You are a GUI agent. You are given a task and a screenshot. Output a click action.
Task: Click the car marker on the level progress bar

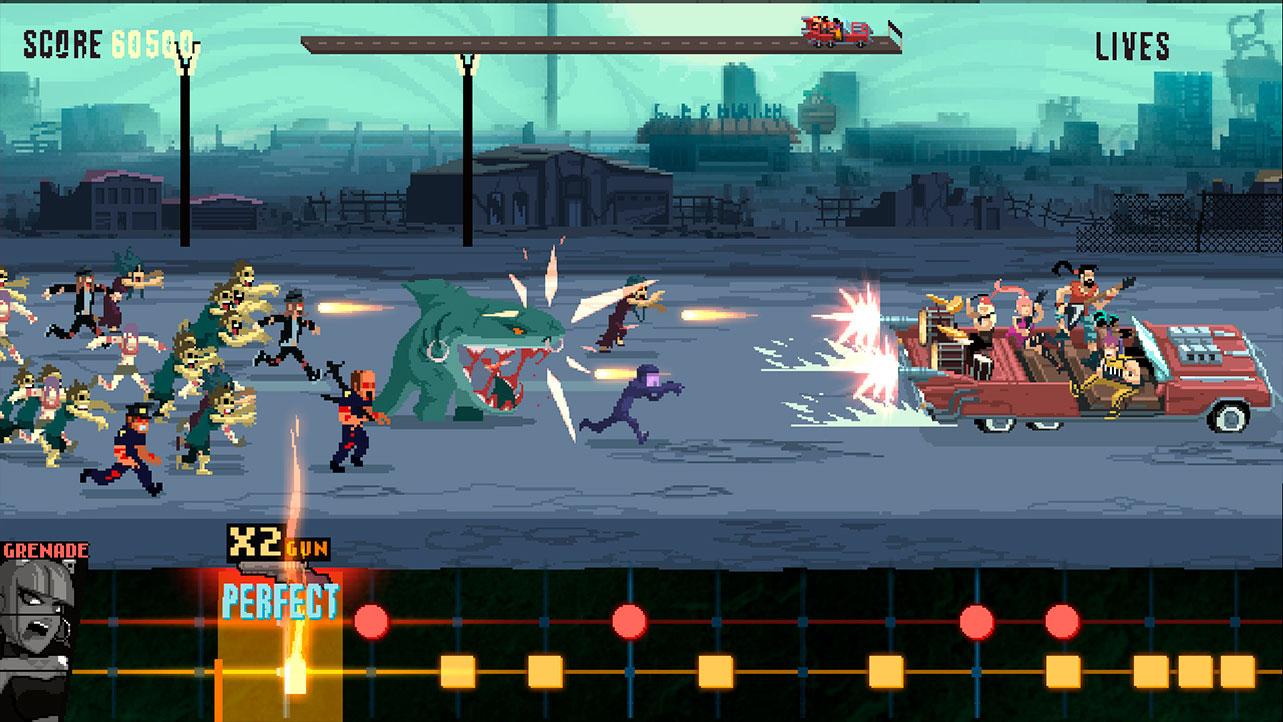(x=838, y=32)
